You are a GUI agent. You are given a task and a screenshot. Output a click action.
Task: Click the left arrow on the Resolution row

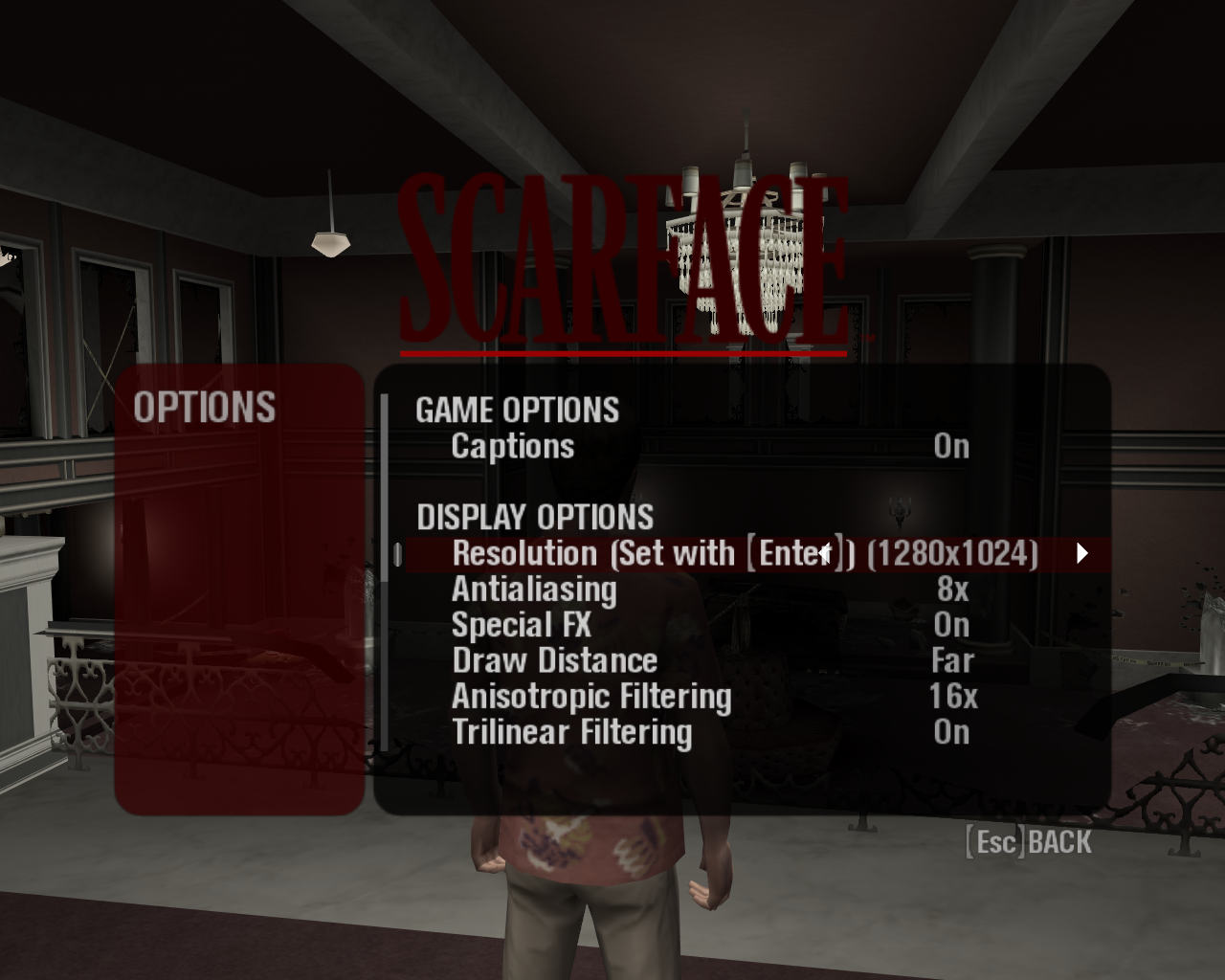825,553
